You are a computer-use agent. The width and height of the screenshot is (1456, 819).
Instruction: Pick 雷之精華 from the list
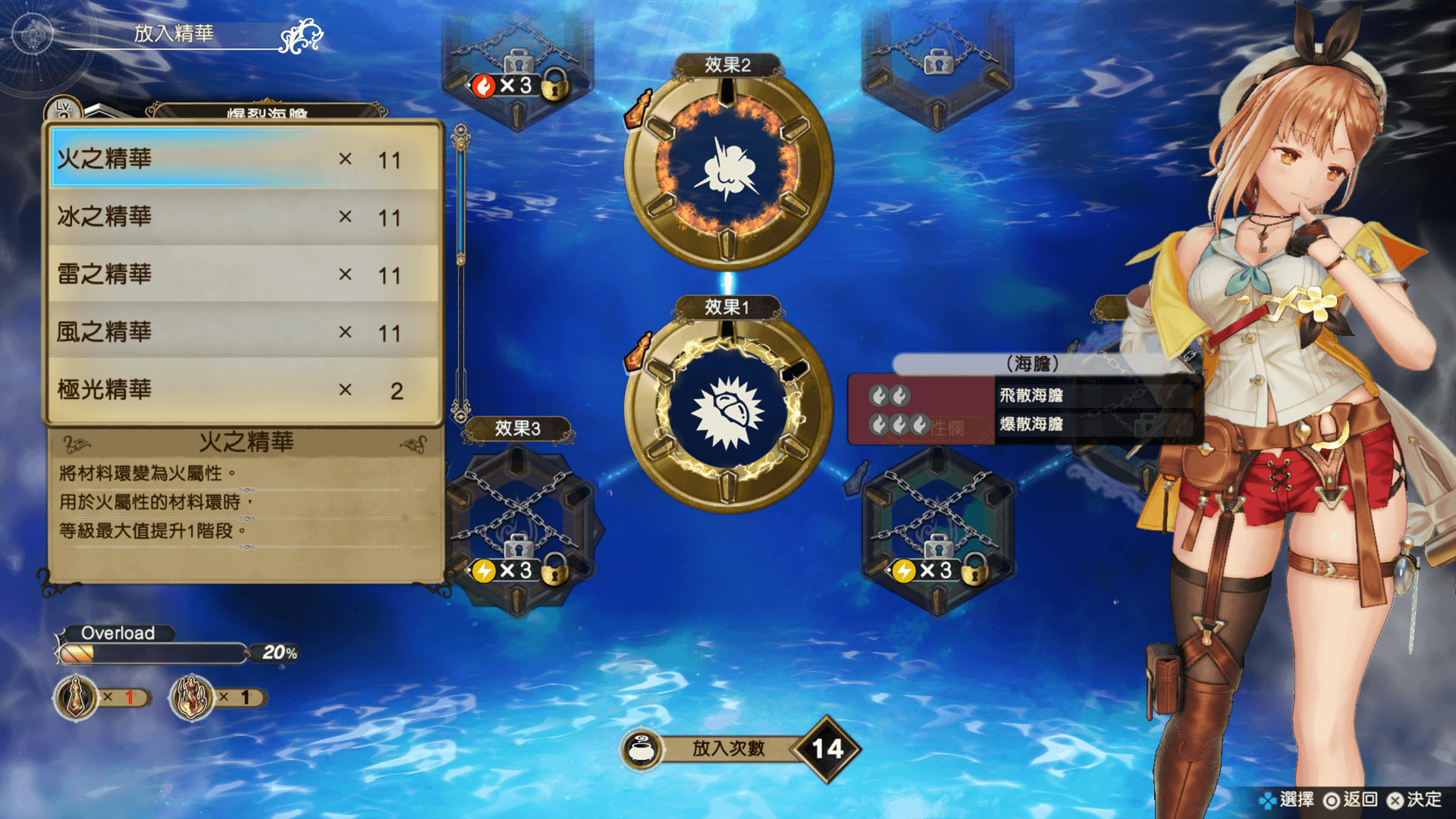(243, 275)
